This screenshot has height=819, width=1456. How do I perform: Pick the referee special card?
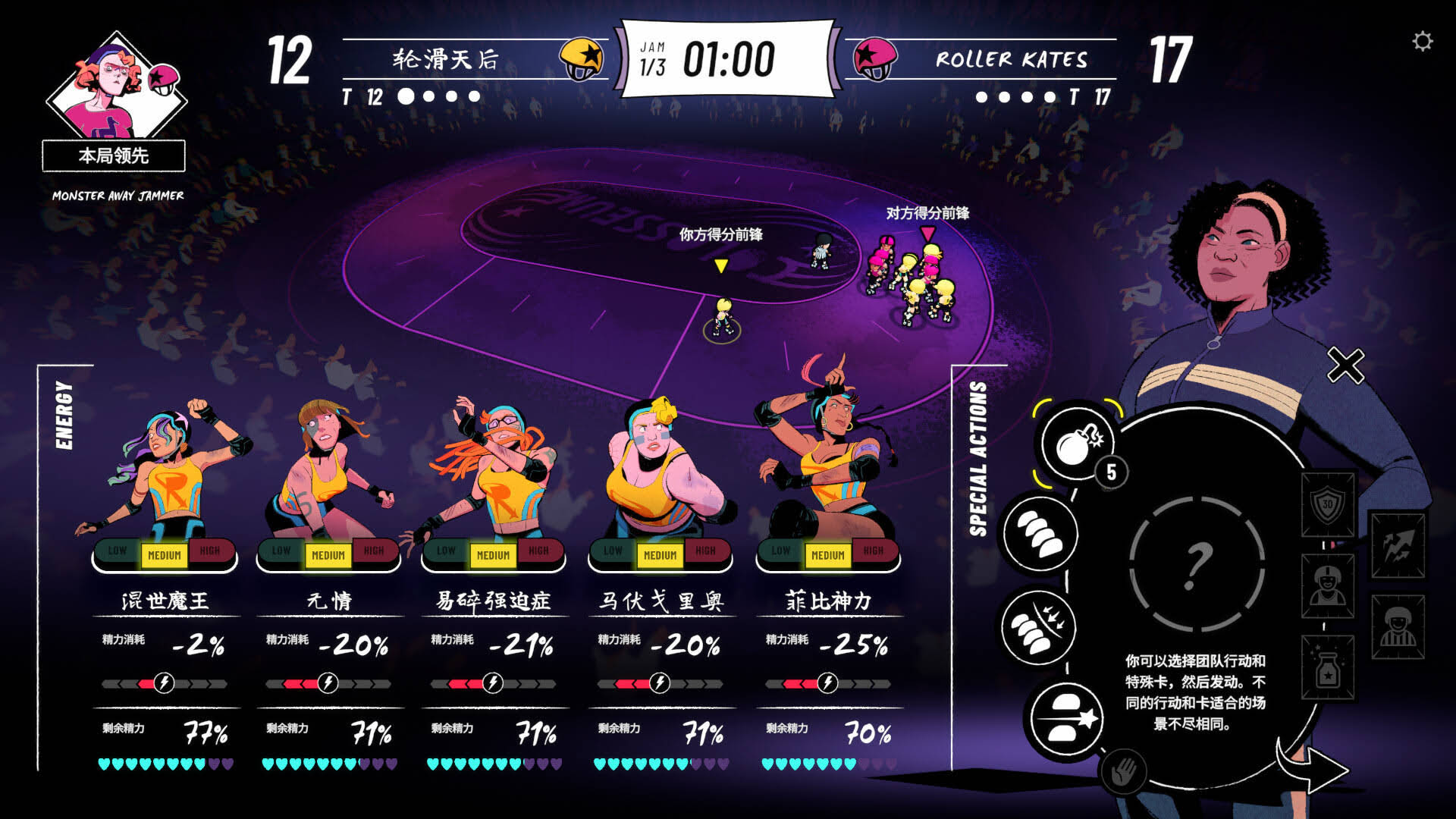1398,626
